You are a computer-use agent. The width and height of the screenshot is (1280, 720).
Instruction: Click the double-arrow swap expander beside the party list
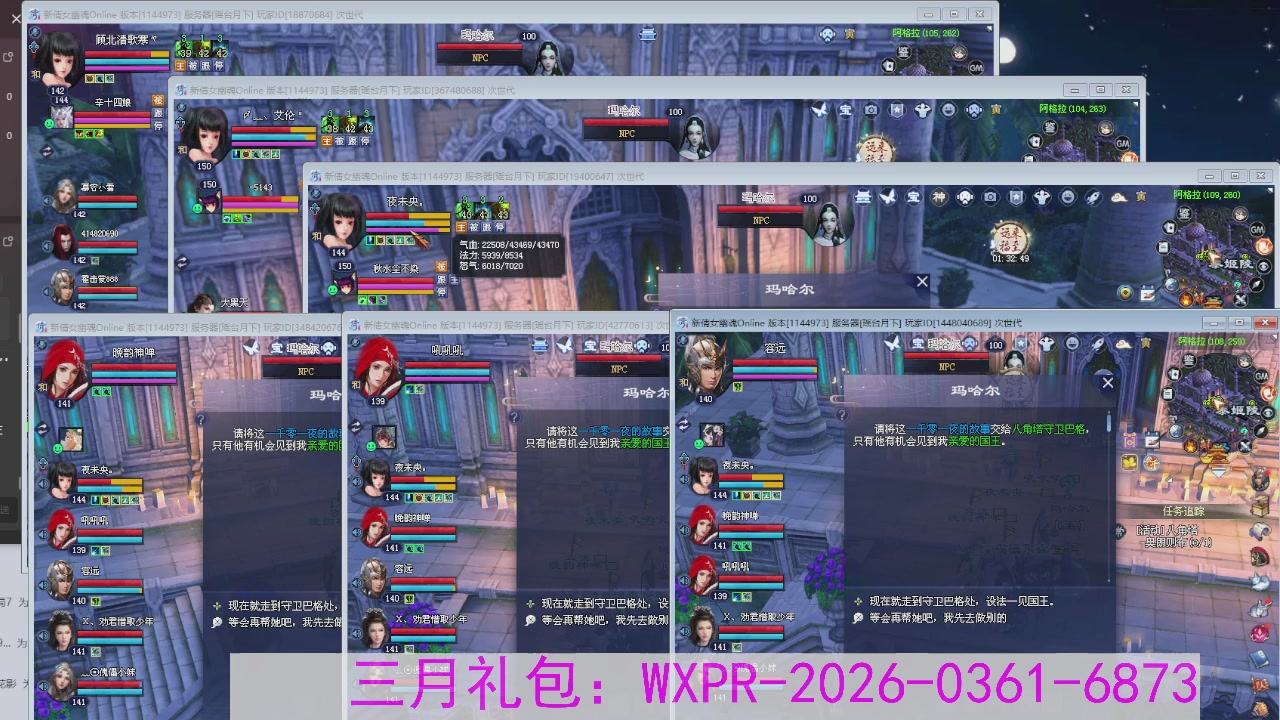682,422
